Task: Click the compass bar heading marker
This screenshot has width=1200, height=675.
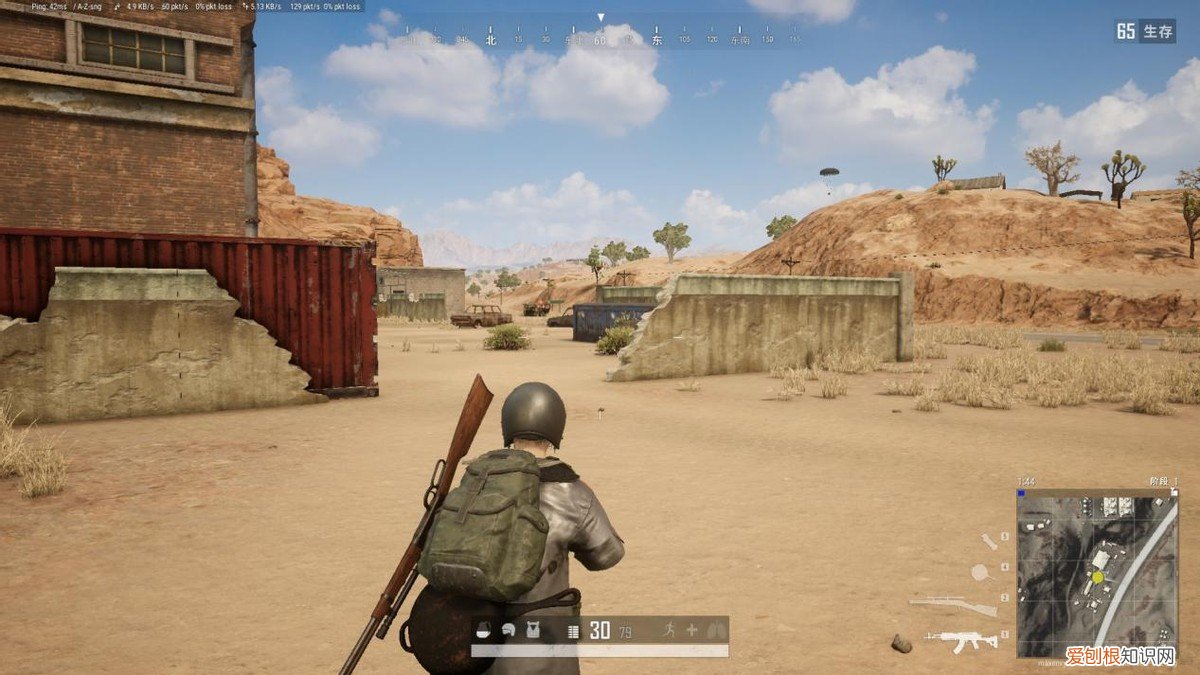Action: (600, 18)
